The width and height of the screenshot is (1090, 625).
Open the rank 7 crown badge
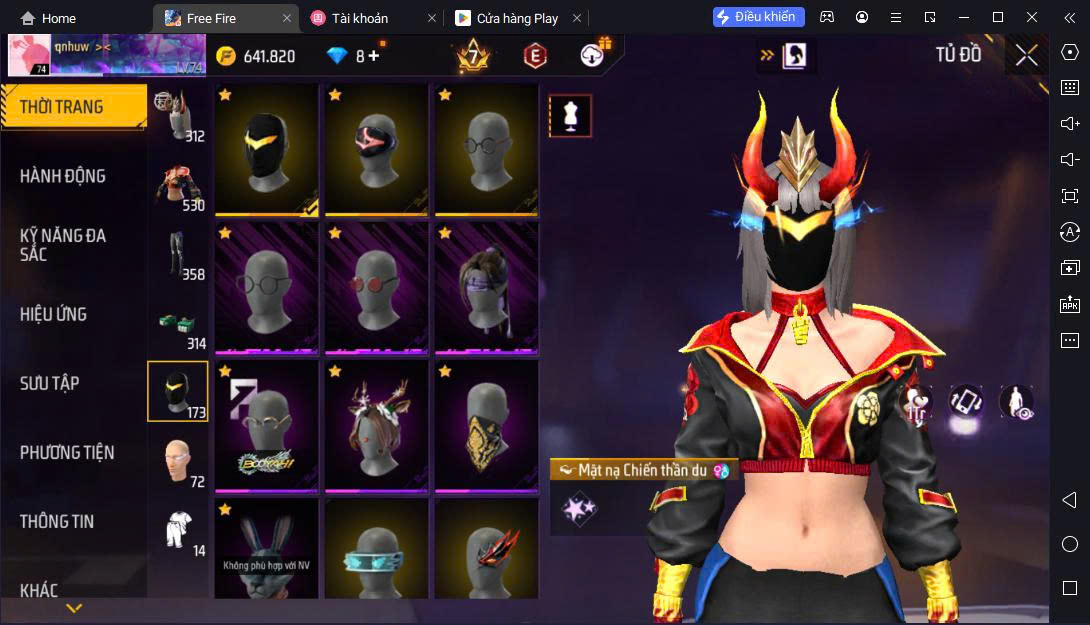[x=472, y=56]
